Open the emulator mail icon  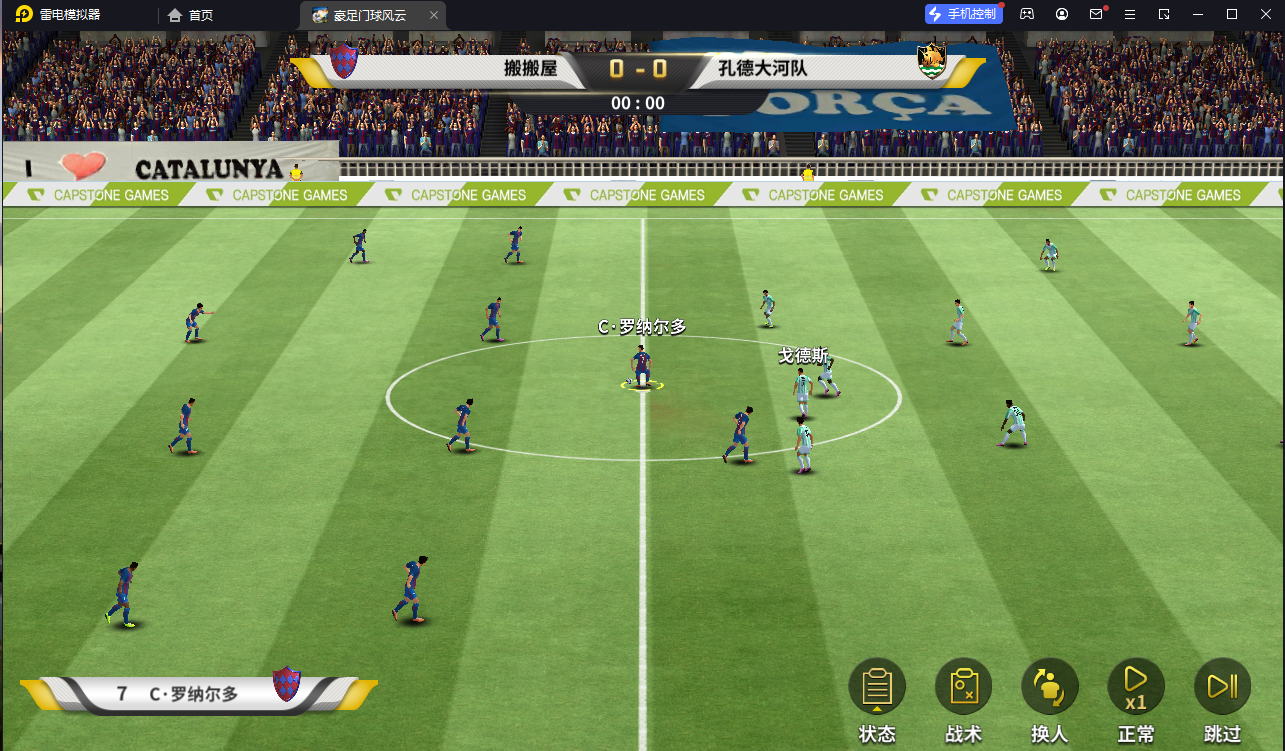1096,14
